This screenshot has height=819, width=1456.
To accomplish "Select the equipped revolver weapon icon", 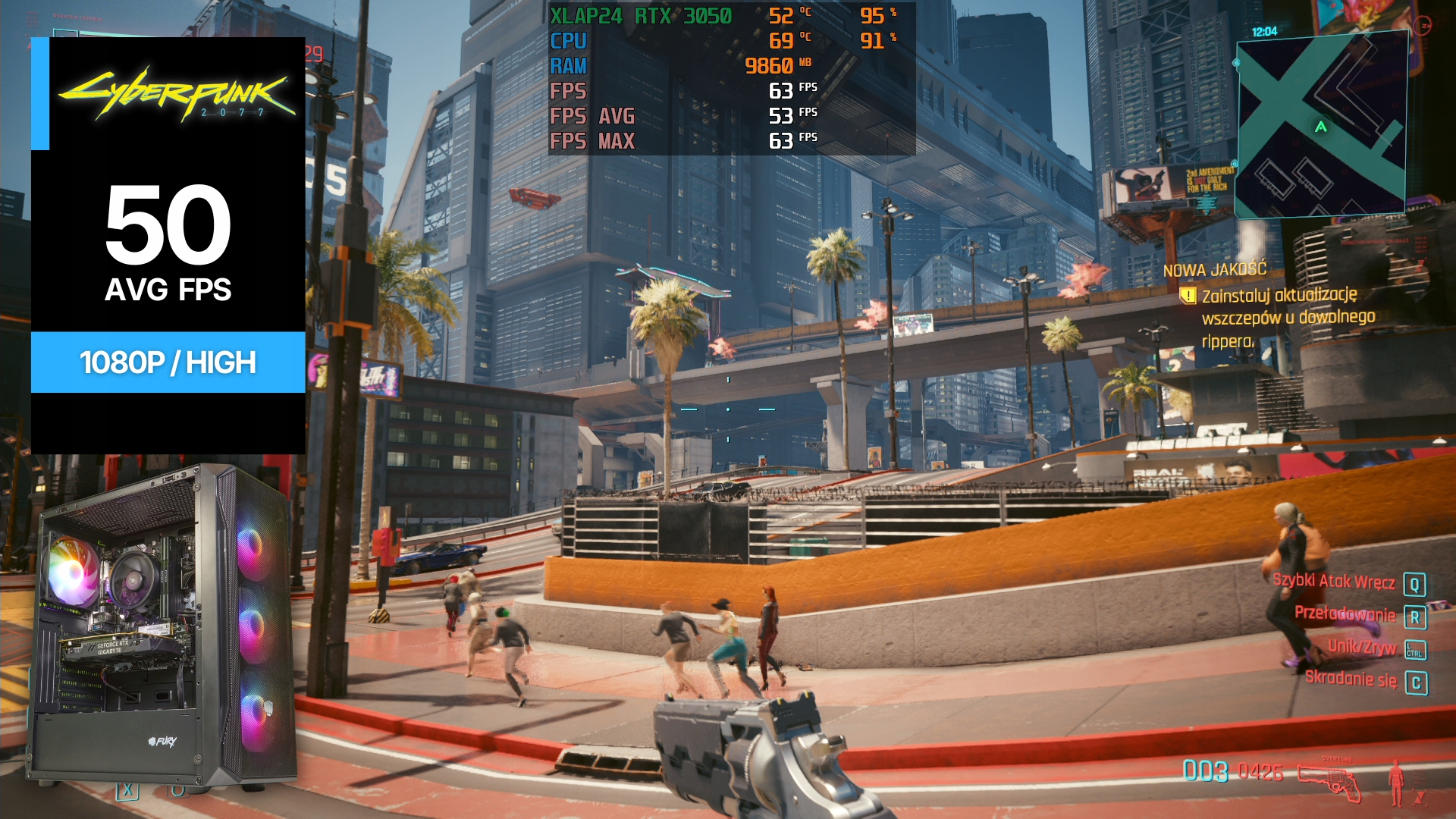I will (1329, 782).
